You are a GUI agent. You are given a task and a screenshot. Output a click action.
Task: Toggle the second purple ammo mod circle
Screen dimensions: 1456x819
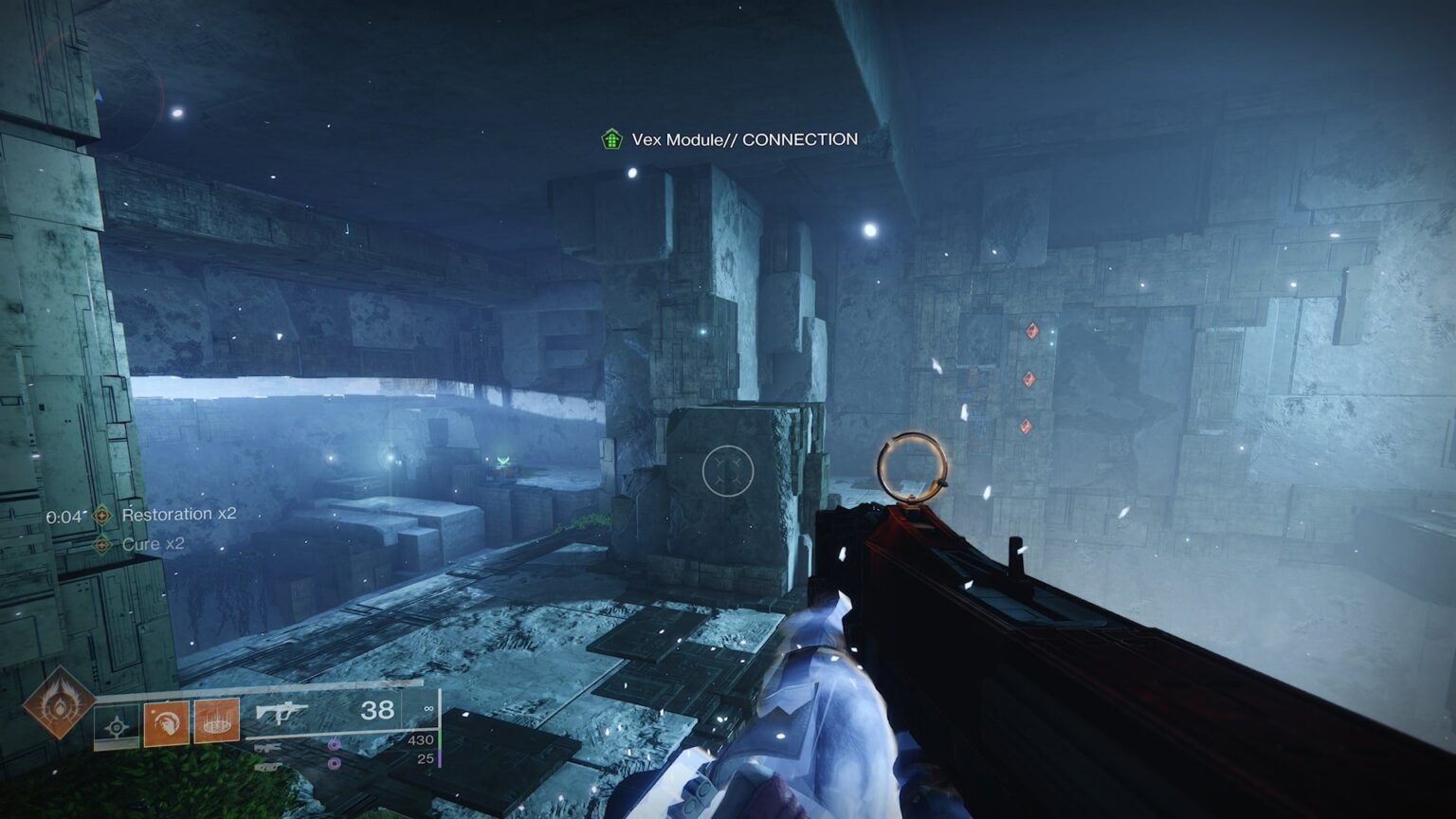coord(333,763)
